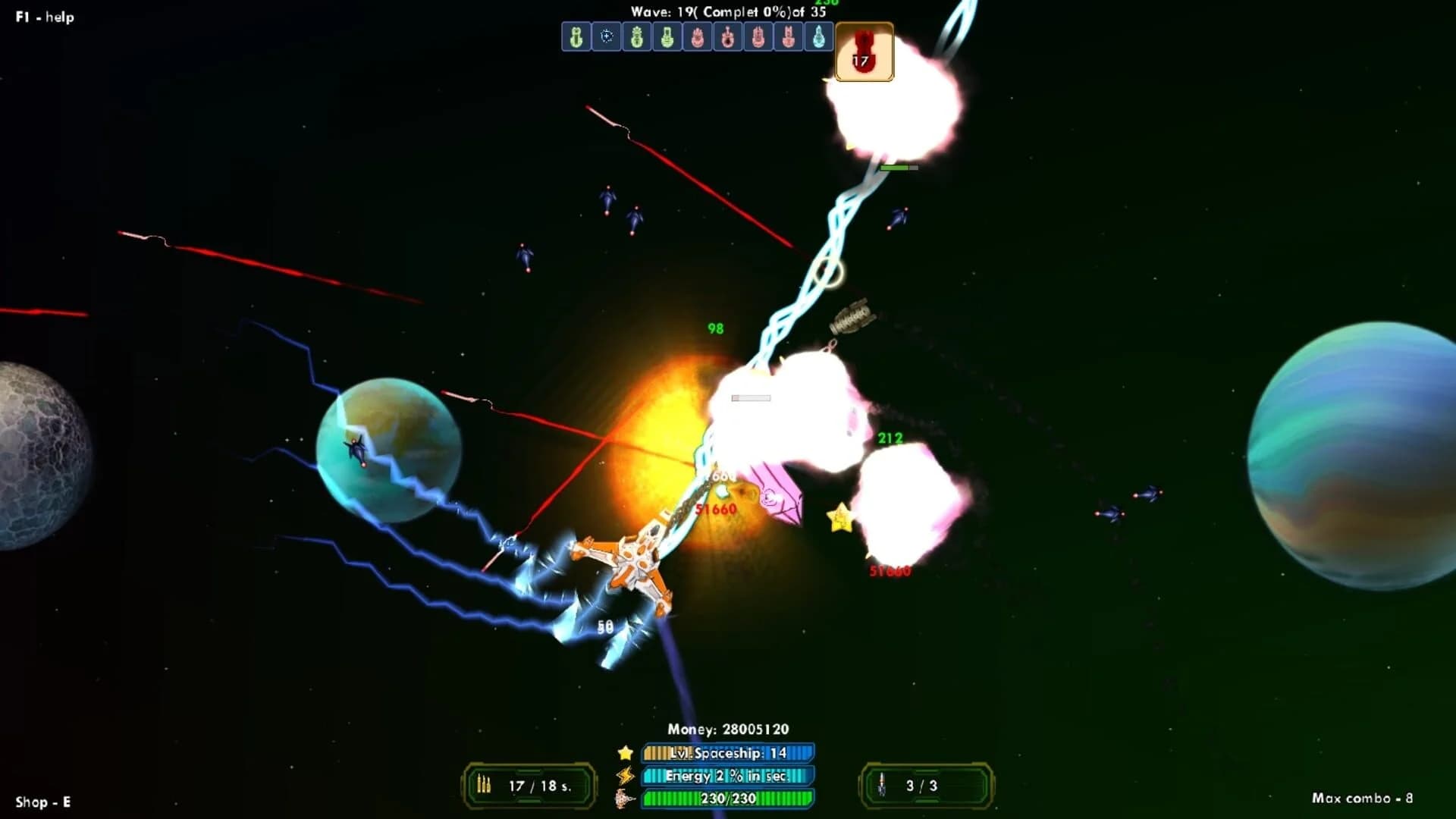Click the Energy 2% in sec bar
The width and height of the screenshot is (1456, 819).
(726, 777)
